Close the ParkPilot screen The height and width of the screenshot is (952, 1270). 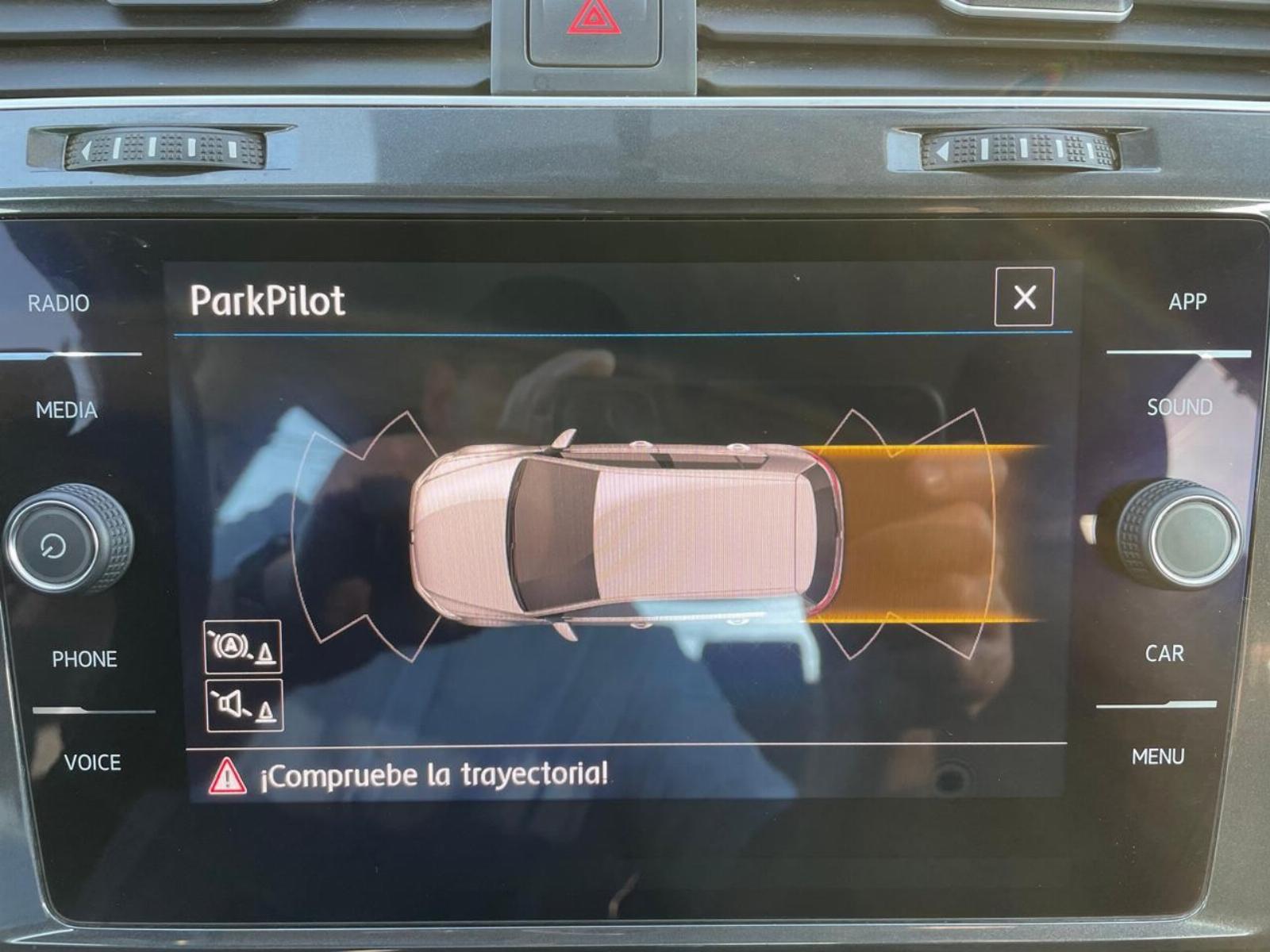point(1024,297)
